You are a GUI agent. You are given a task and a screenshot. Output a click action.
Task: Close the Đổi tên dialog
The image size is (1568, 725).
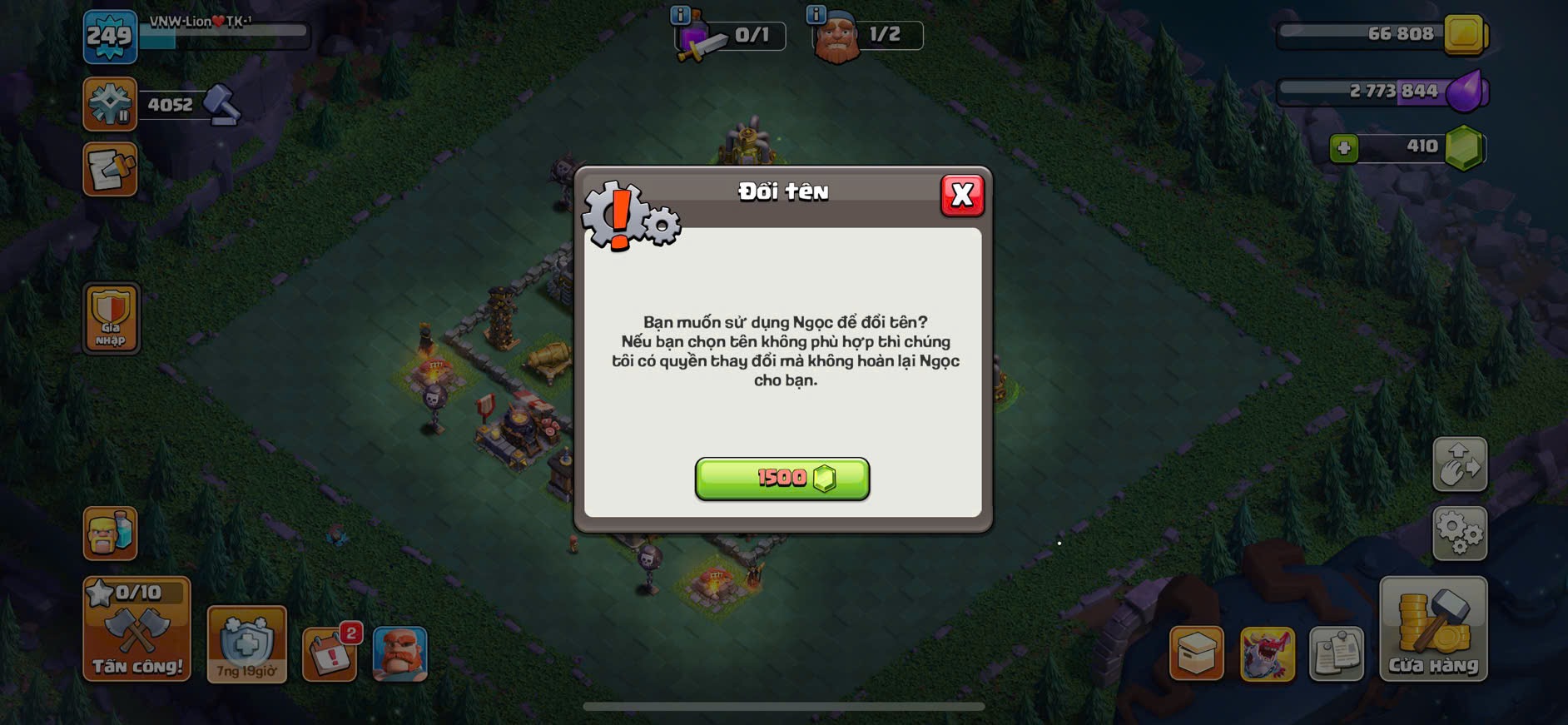pyautogui.click(x=962, y=196)
